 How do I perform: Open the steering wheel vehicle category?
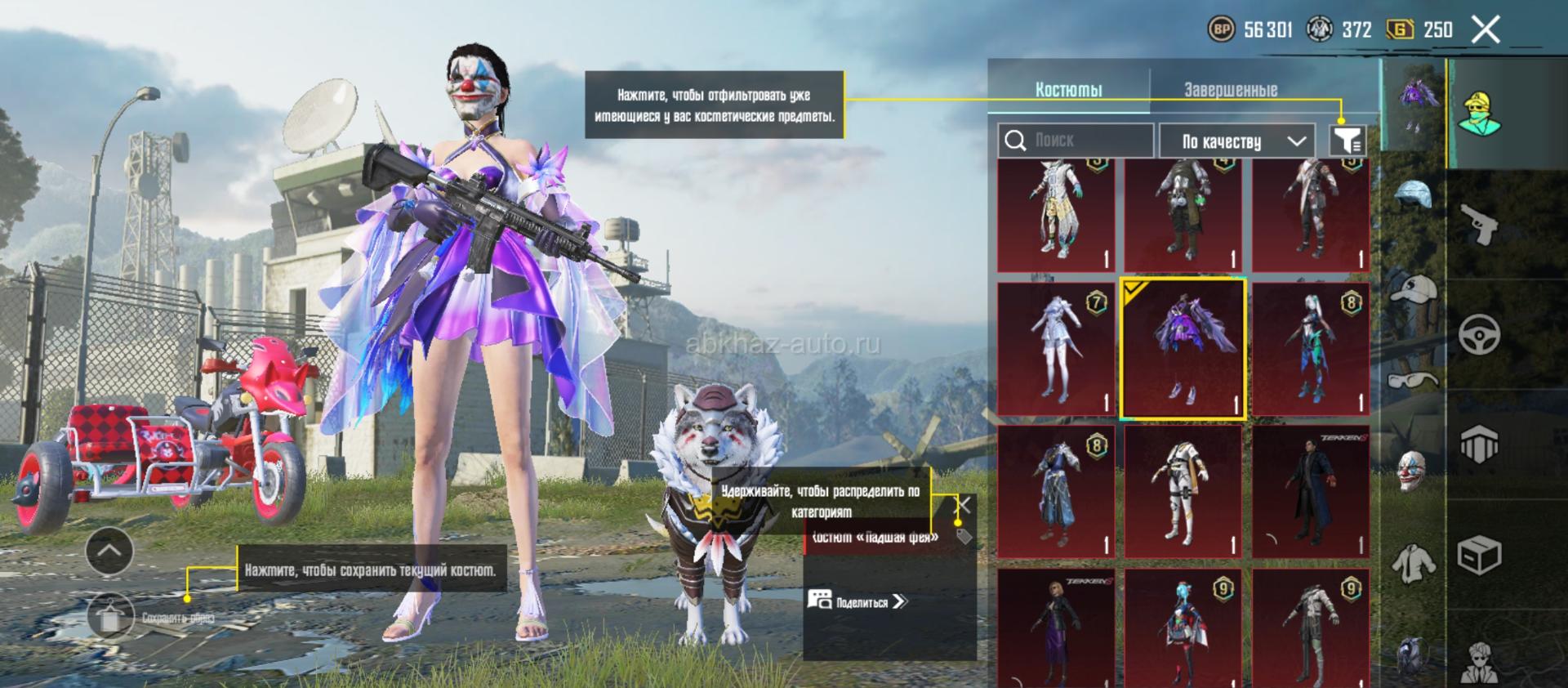(x=1479, y=335)
